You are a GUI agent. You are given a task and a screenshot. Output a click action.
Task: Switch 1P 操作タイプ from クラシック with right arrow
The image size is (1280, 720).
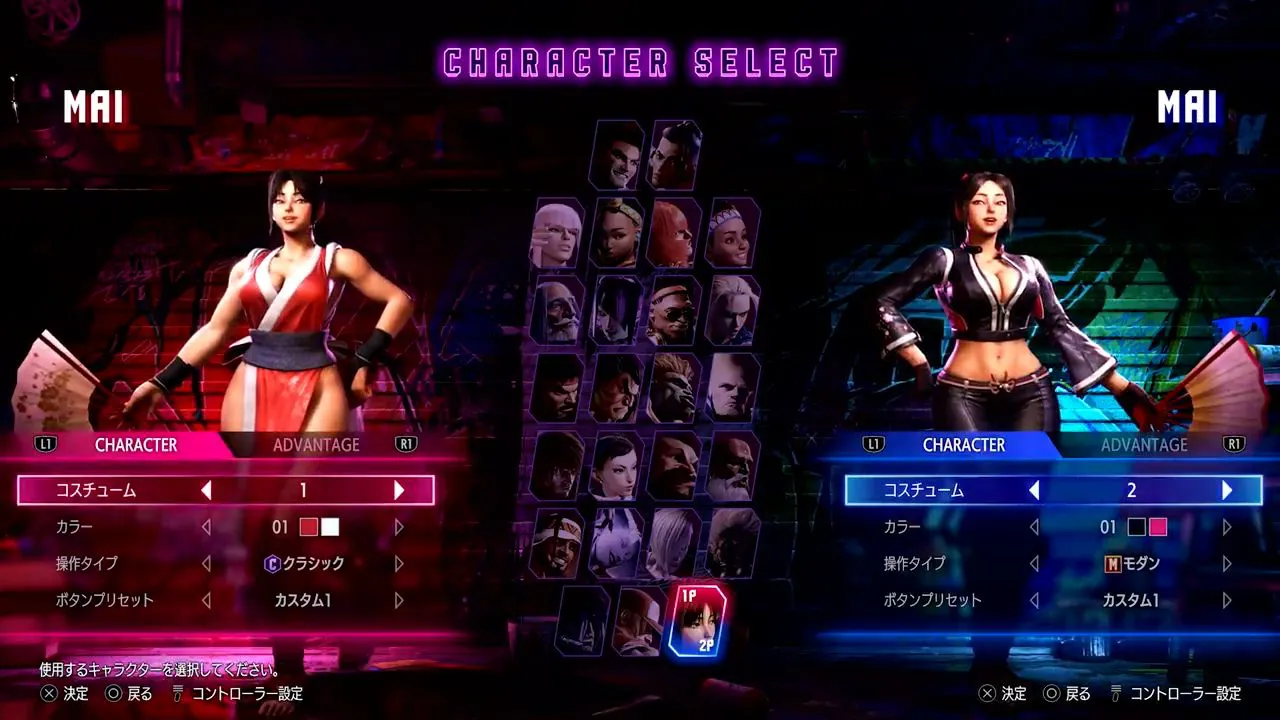pos(399,564)
